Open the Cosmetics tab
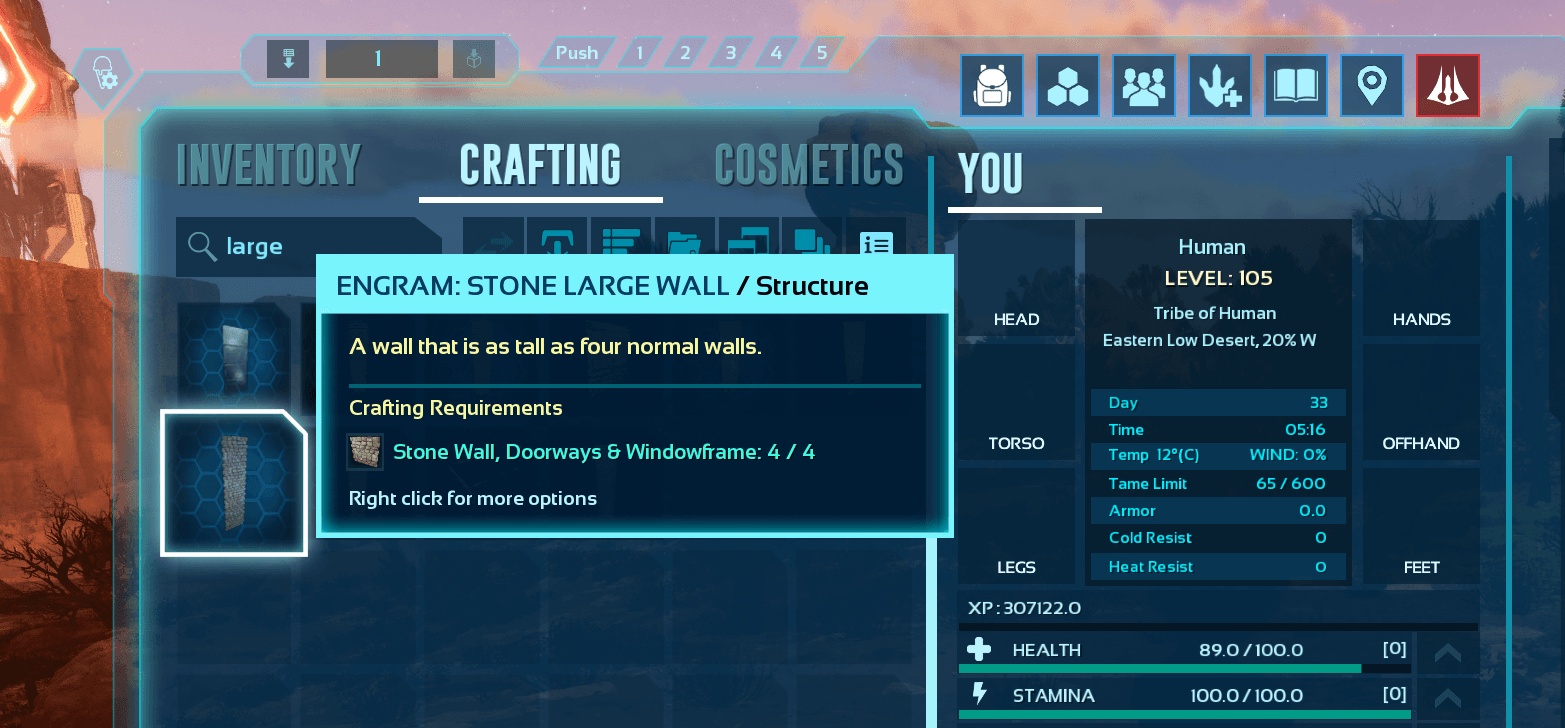The height and width of the screenshot is (728, 1565). point(808,165)
